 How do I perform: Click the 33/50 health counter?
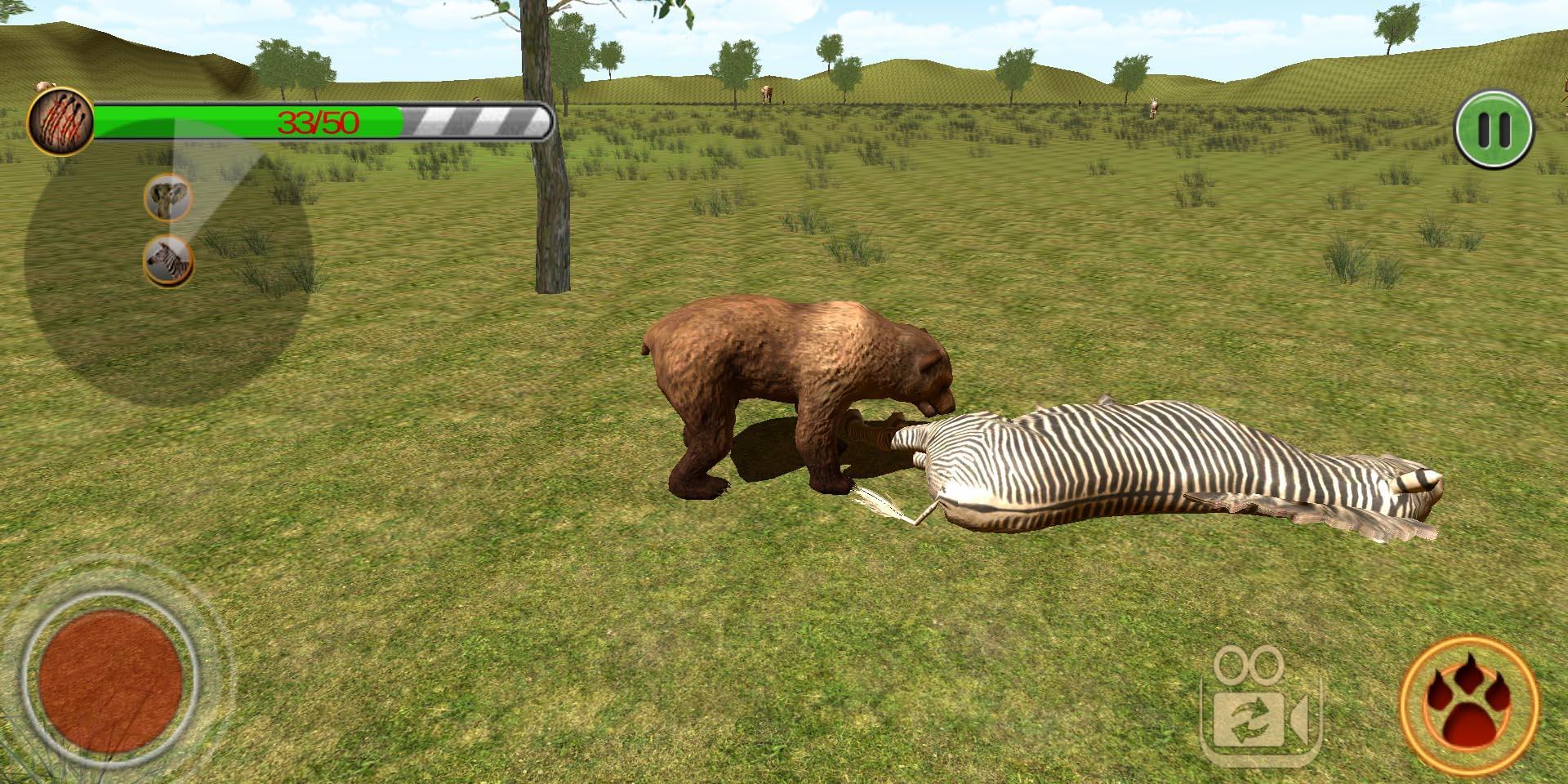(318, 120)
